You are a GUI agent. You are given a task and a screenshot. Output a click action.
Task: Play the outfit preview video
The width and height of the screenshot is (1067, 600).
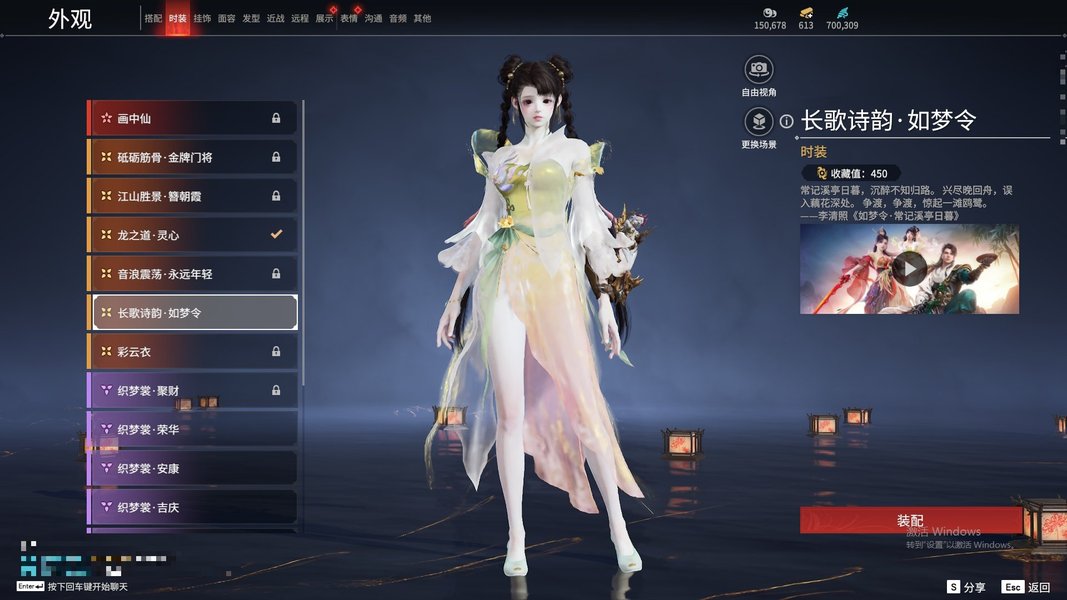click(x=909, y=268)
